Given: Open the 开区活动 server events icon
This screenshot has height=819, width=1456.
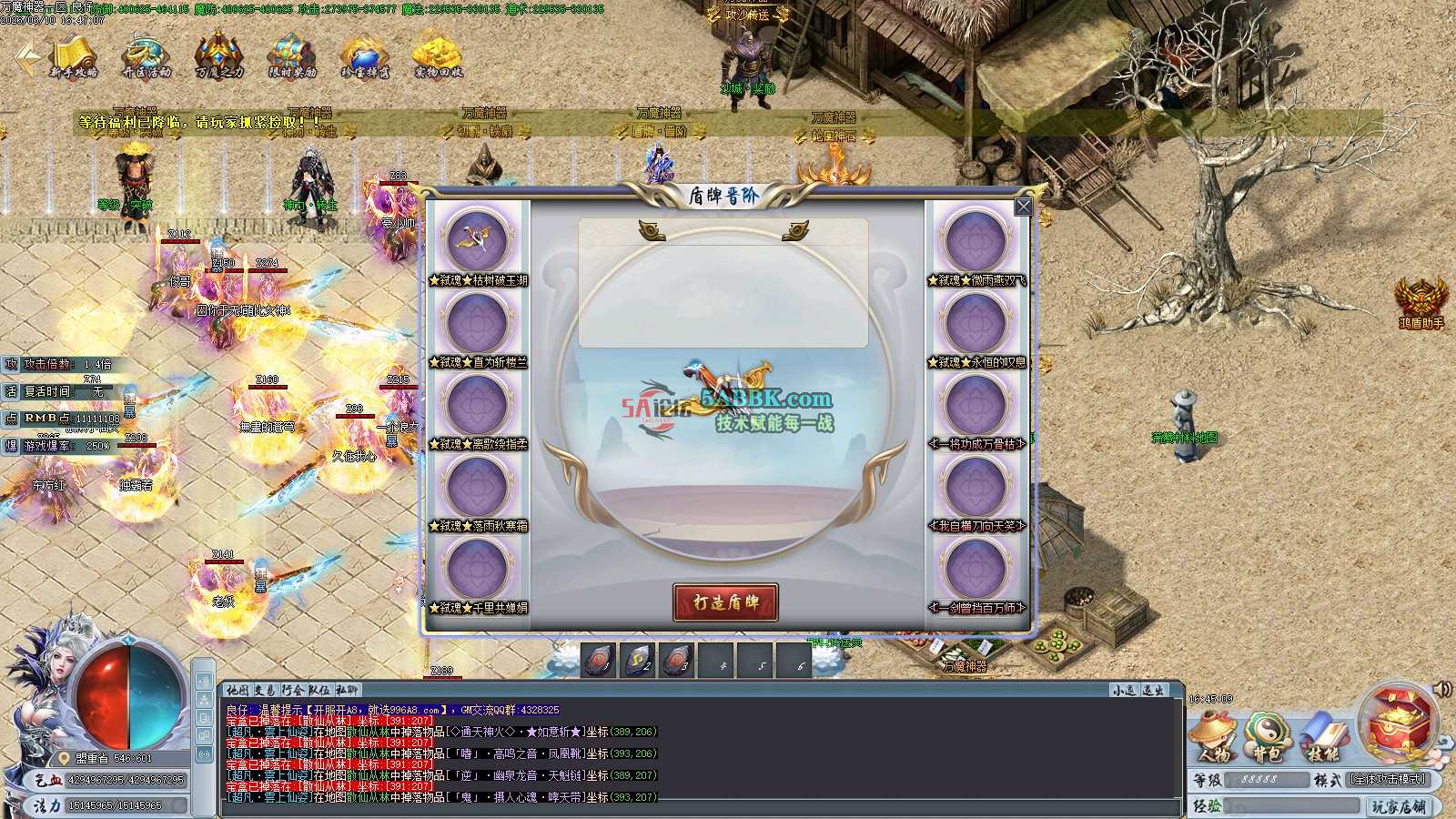Looking at the screenshot, I should click(x=147, y=56).
